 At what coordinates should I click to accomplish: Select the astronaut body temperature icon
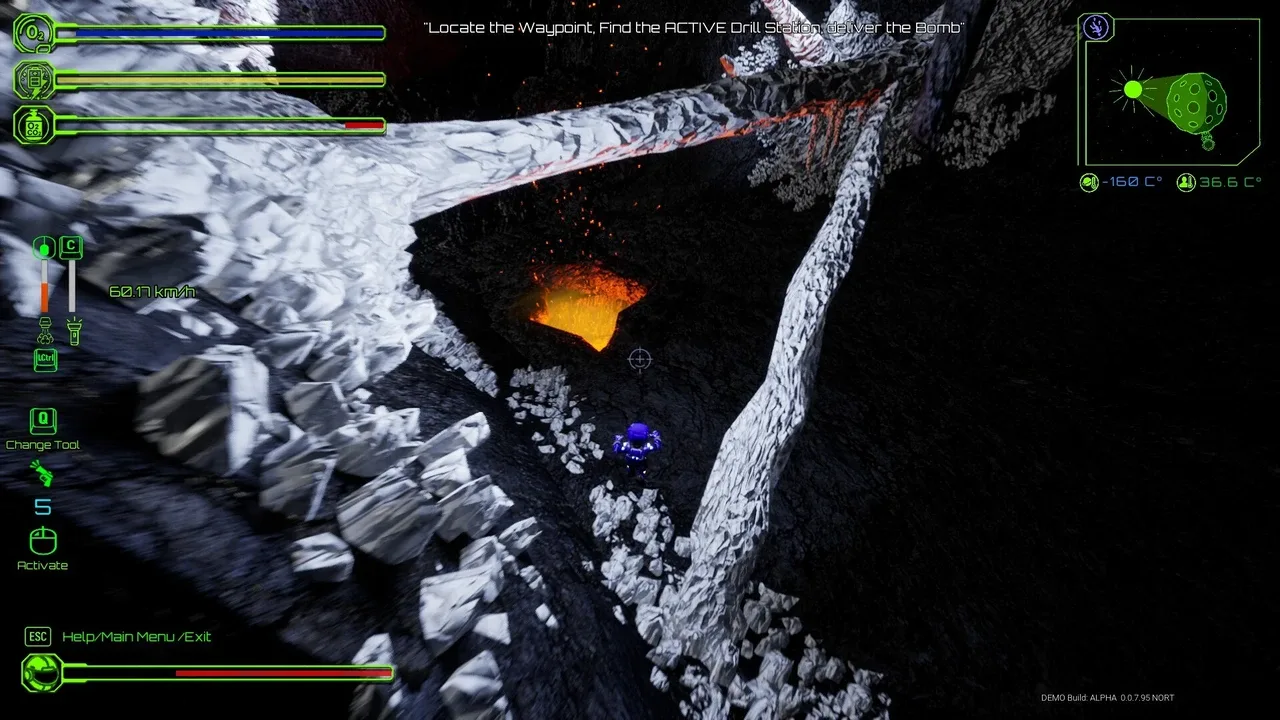pyautogui.click(x=1186, y=183)
